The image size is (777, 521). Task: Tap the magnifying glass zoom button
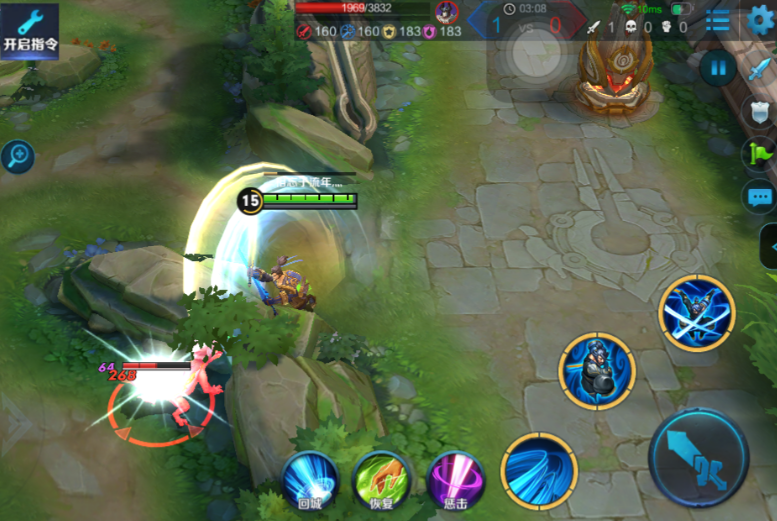[x=17, y=155]
